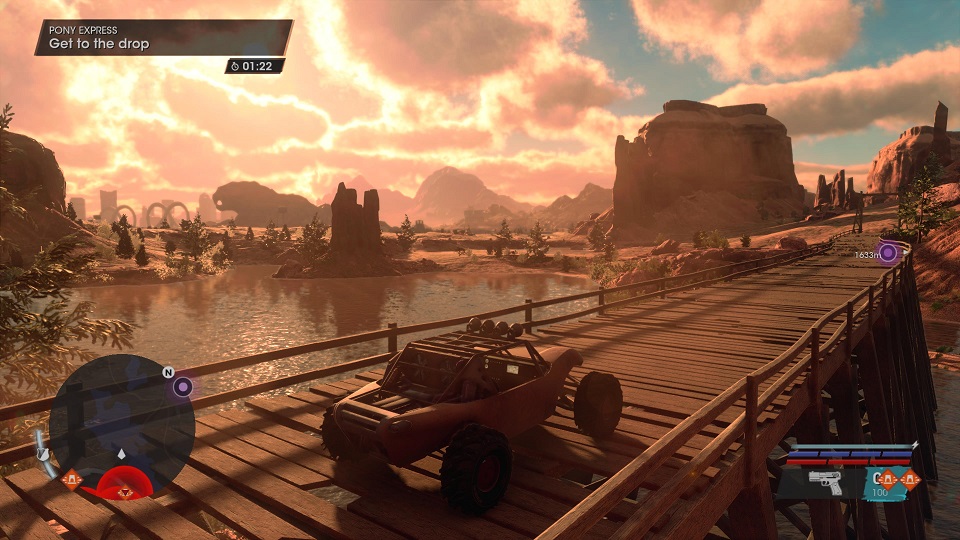
Task: Click the orange siren icon beside the minimap
Action: (70, 480)
